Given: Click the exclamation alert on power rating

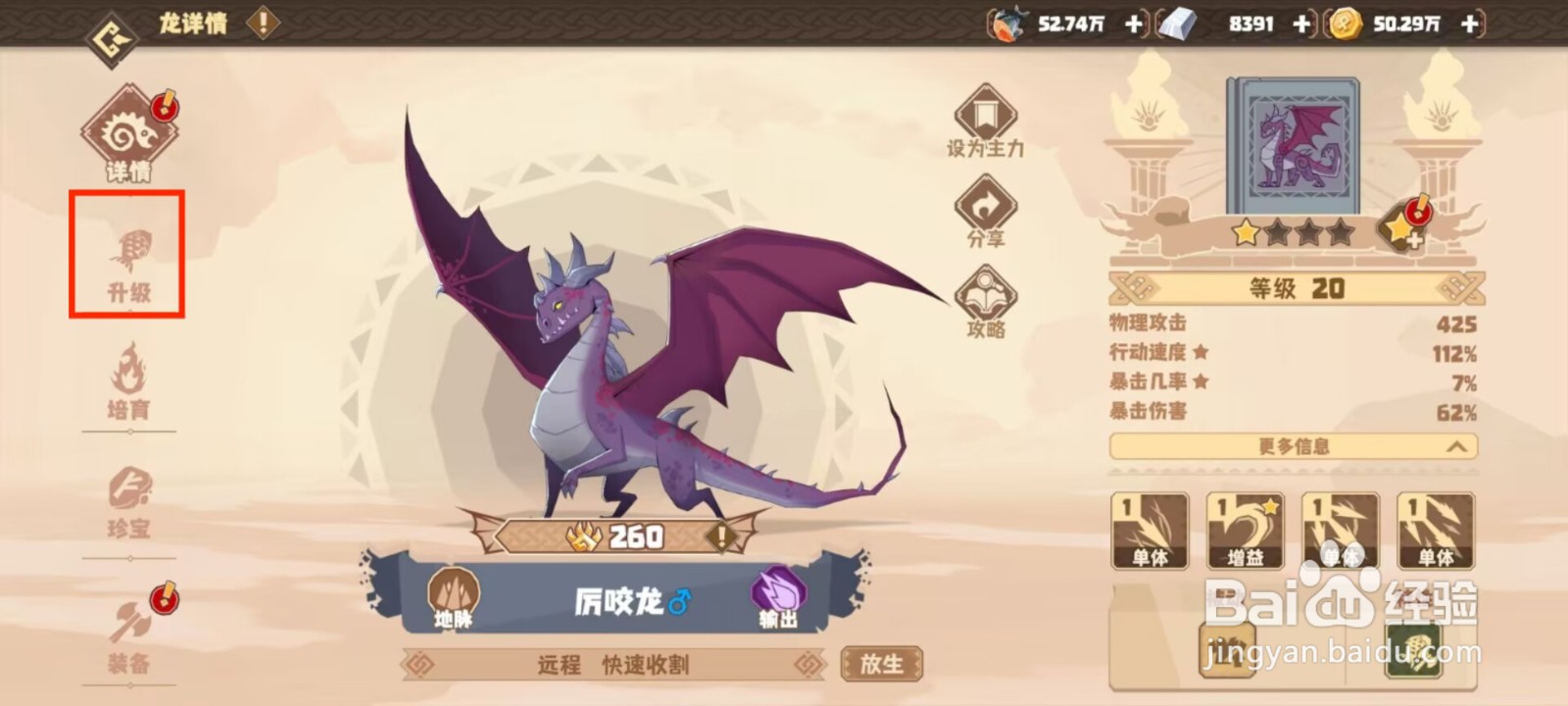Looking at the screenshot, I should [720, 536].
